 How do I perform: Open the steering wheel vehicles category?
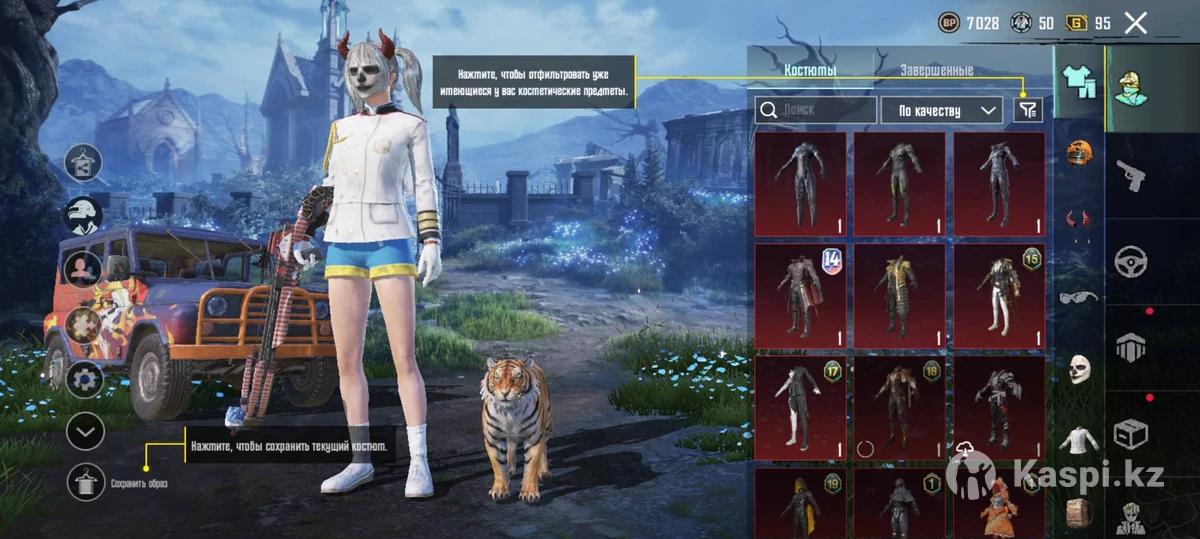(x=1131, y=261)
